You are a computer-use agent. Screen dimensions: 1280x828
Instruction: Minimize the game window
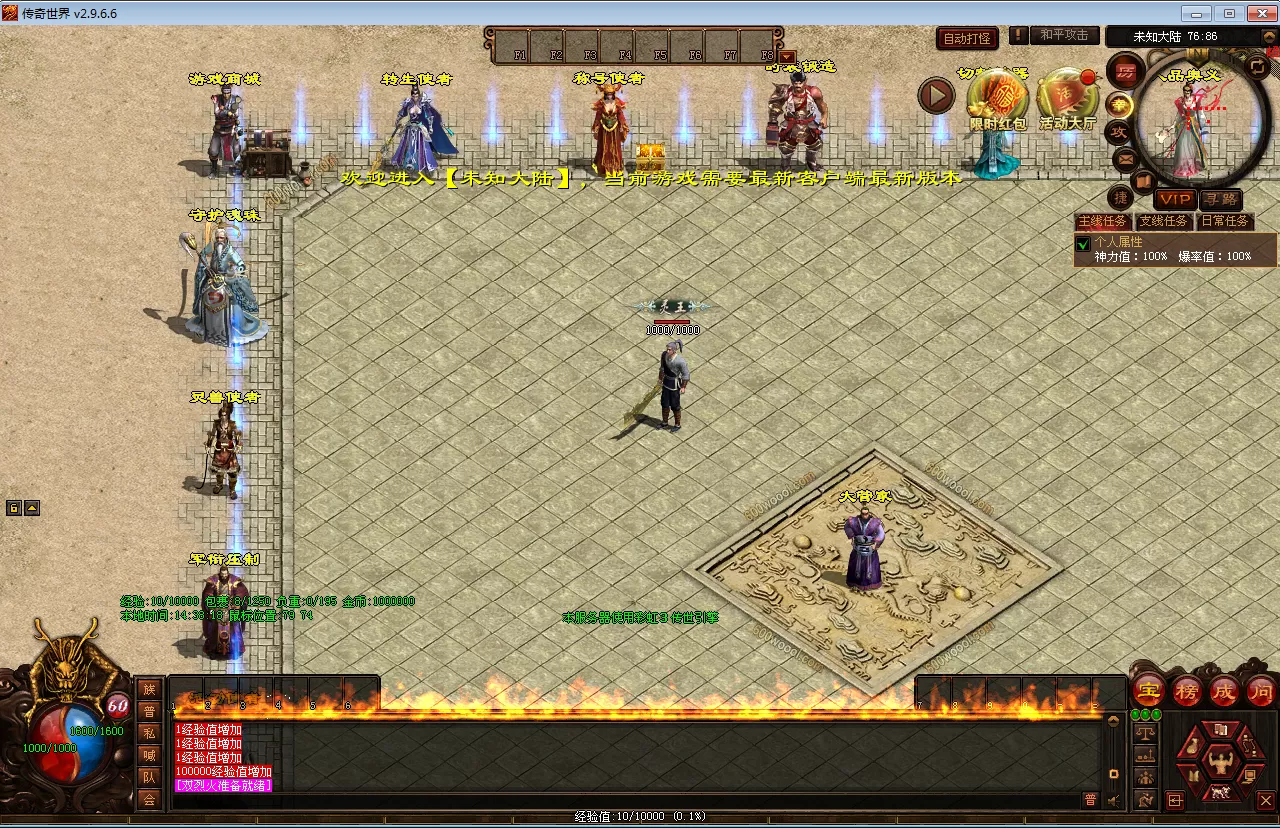click(1196, 13)
